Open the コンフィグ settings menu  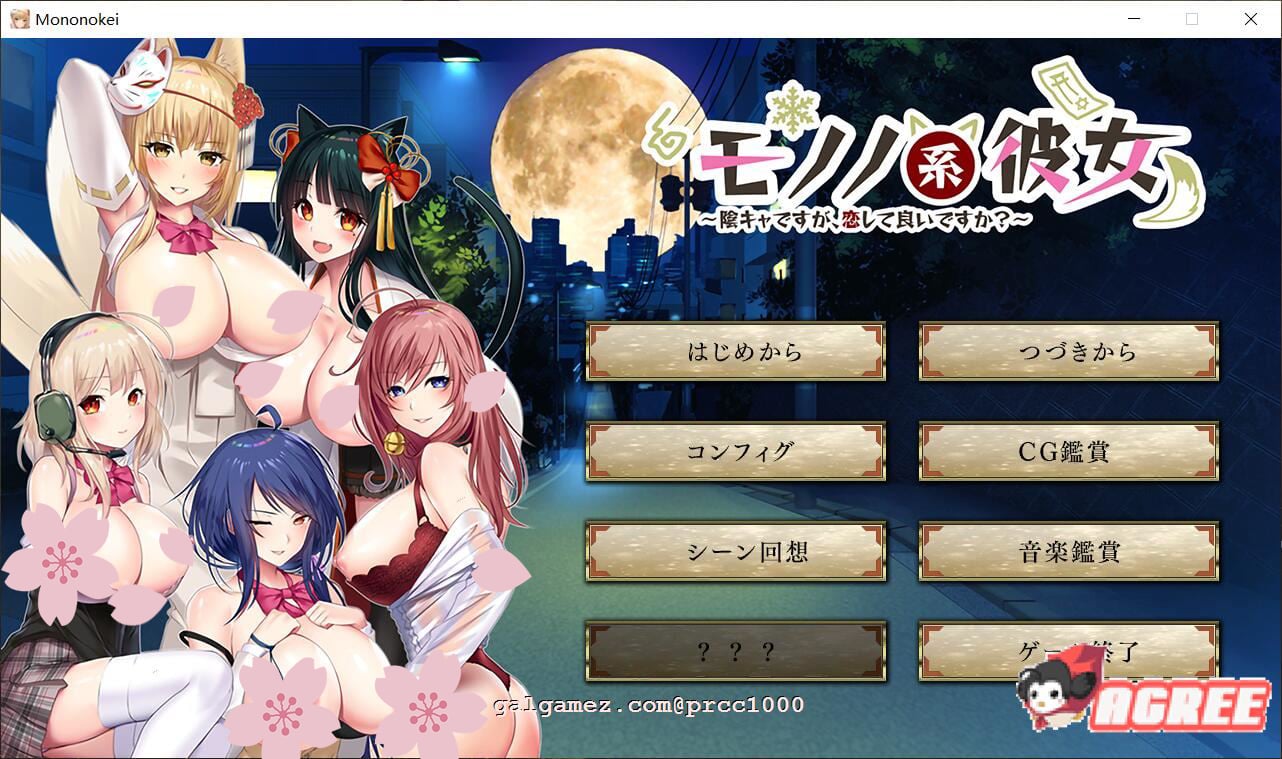(737, 452)
